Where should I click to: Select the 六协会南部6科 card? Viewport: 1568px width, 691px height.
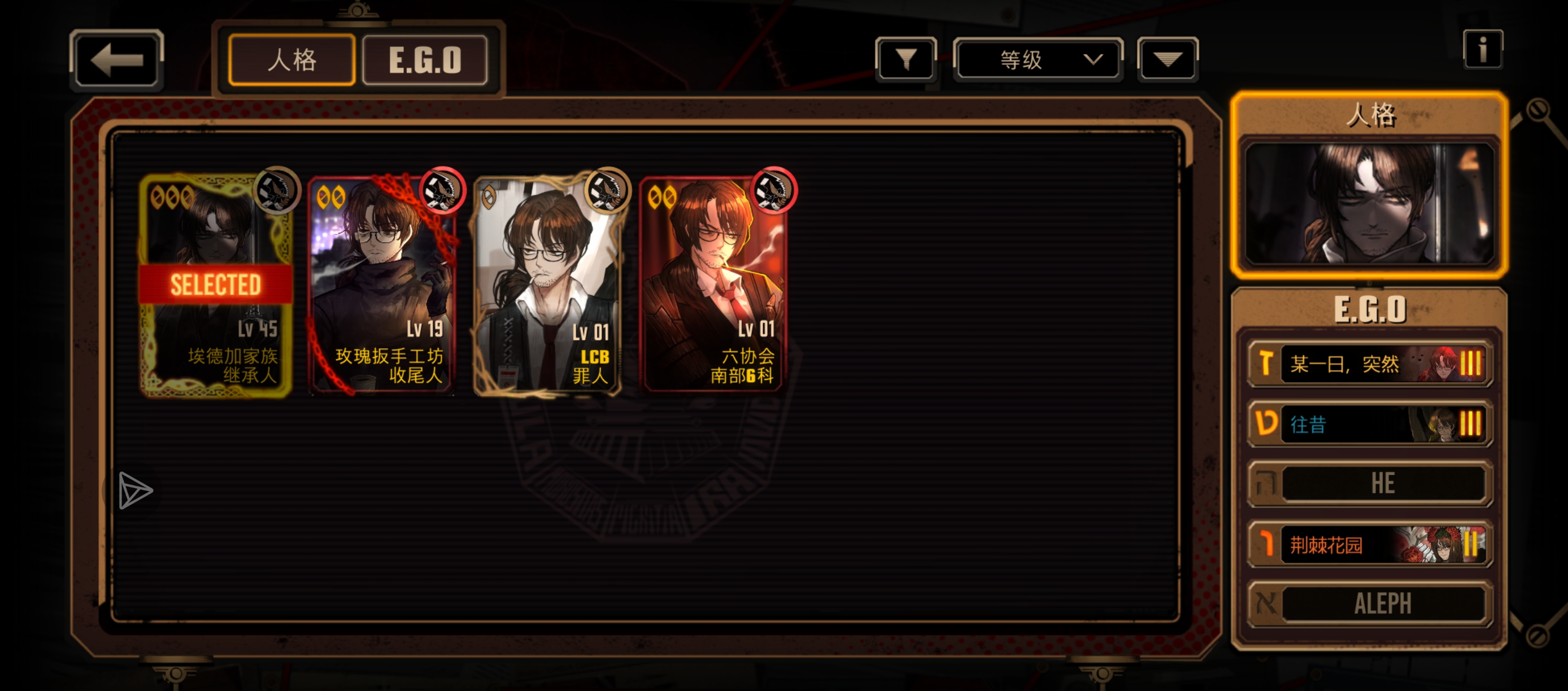pyautogui.click(x=713, y=286)
